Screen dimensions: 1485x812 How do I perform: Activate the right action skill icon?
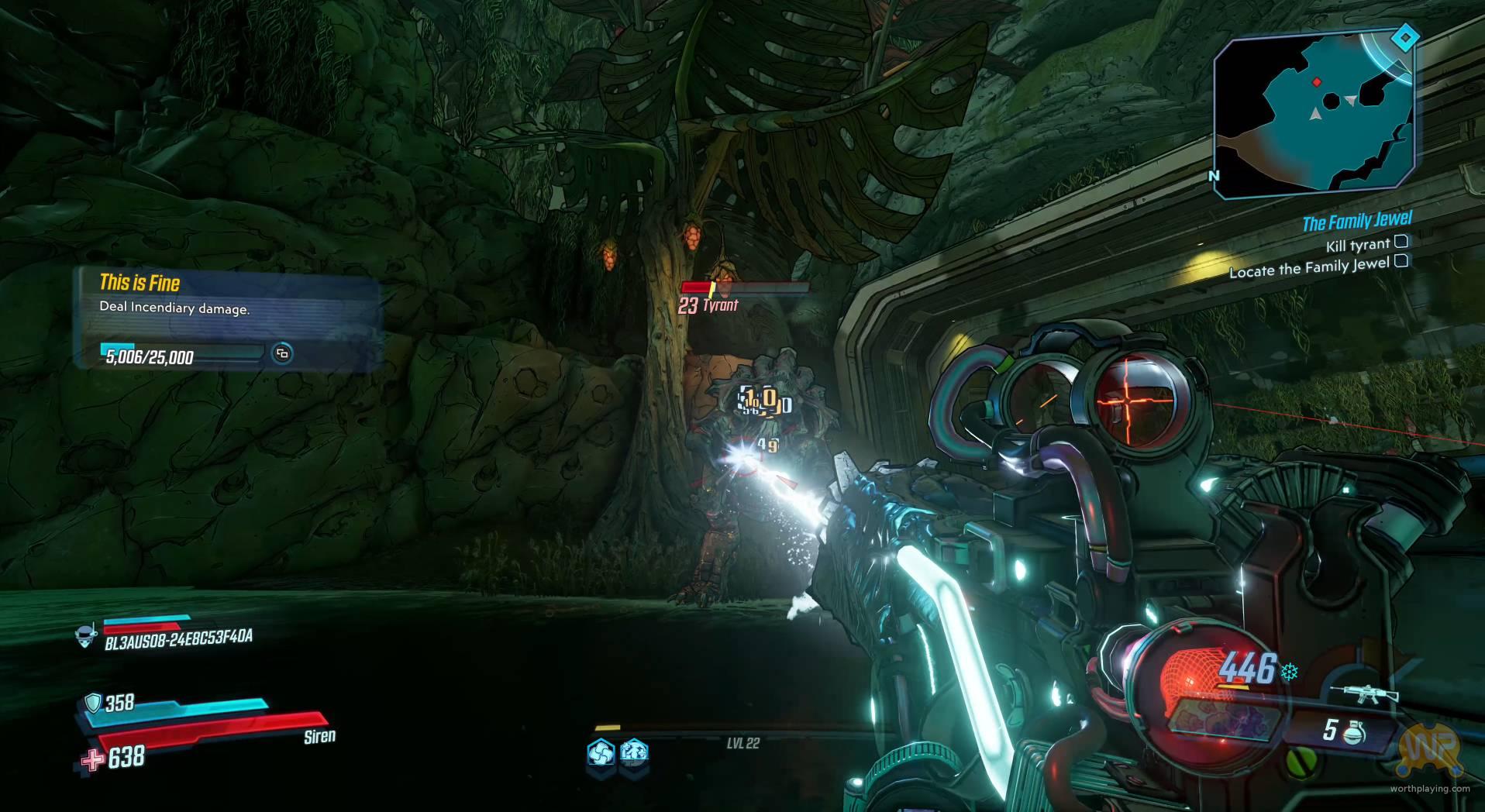pyautogui.click(x=634, y=752)
